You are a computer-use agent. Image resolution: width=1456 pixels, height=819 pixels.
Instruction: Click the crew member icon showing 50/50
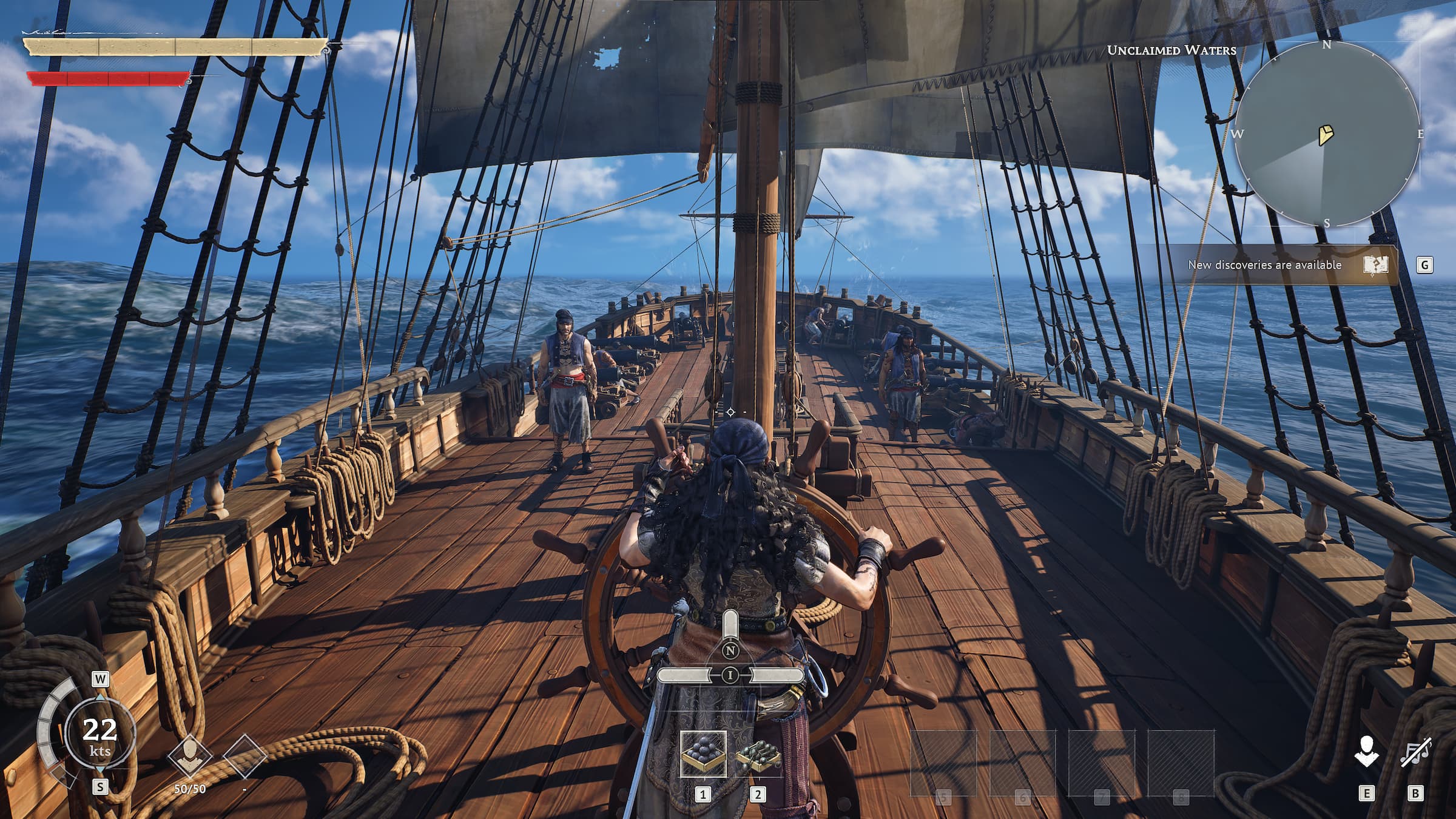click(190, 757)
